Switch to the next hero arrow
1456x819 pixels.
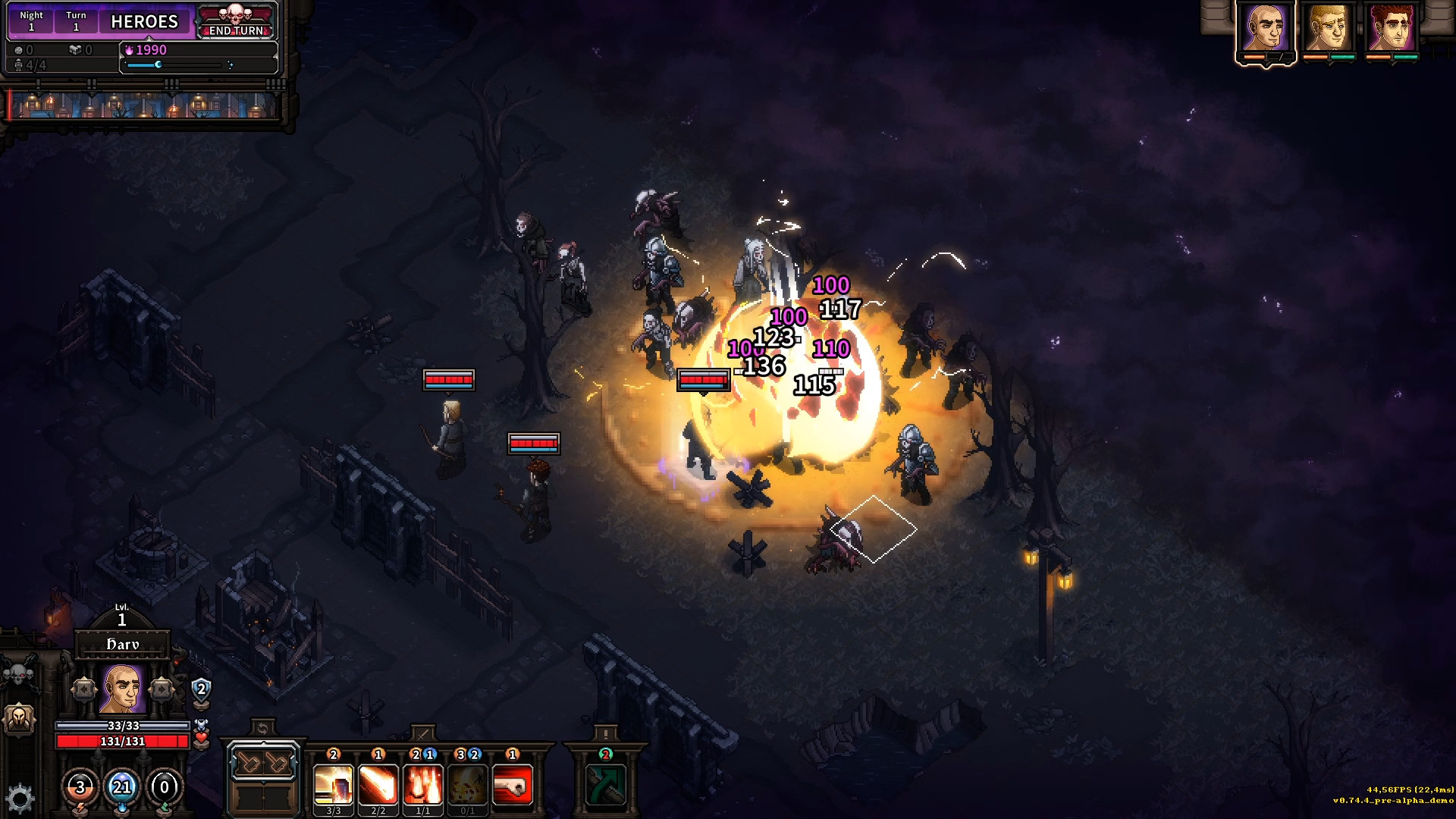click(x=161, y=689)
